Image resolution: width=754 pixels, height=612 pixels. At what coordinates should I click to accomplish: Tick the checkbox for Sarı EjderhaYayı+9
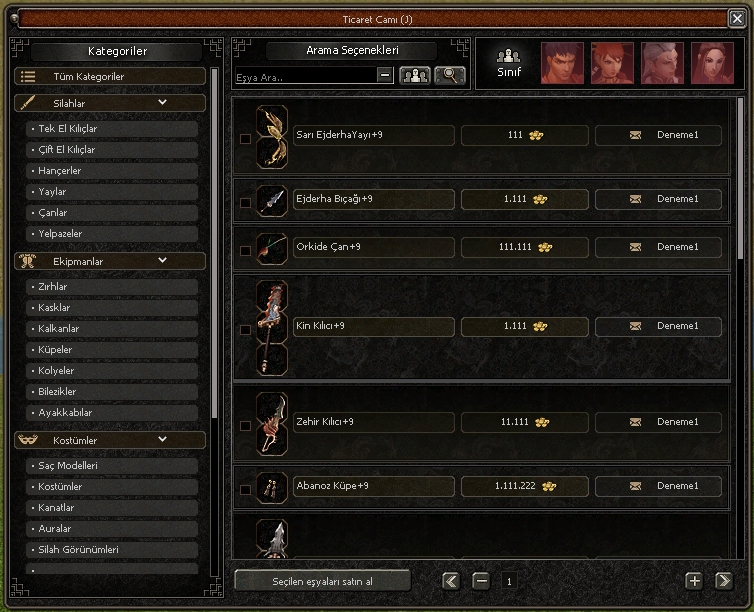[246, 139]
